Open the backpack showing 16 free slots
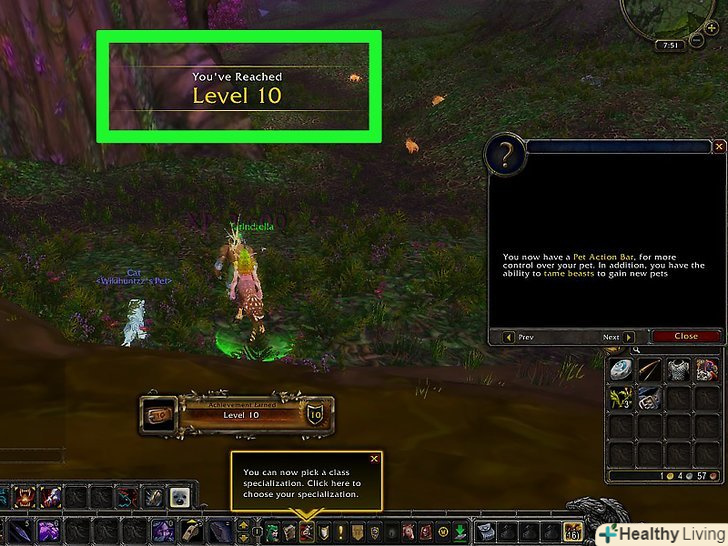The height and width of the screenshot is (546, 728). tap(574, 531)
